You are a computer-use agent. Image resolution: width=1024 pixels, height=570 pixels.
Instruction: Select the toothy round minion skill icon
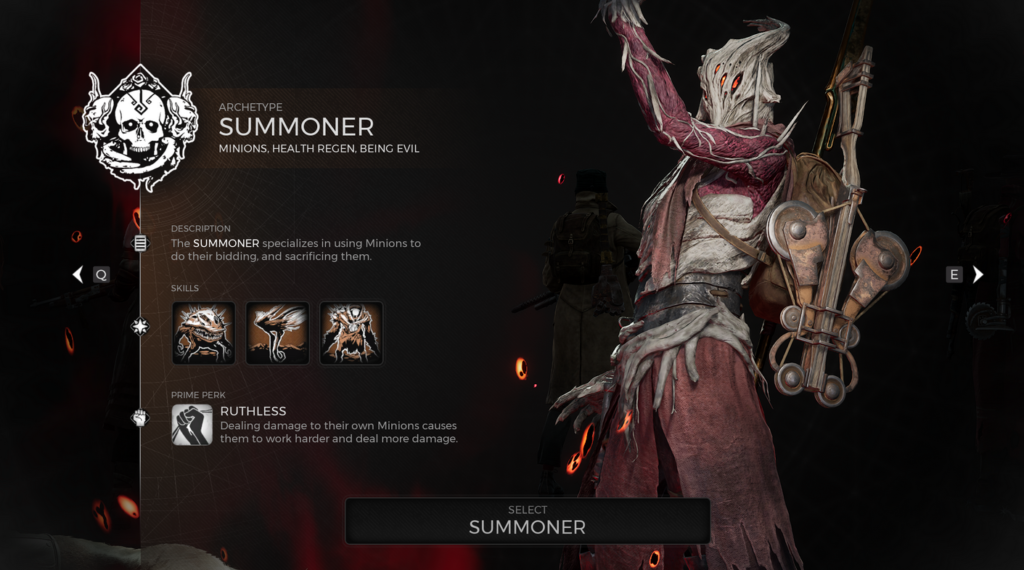(x=203, y=333)
